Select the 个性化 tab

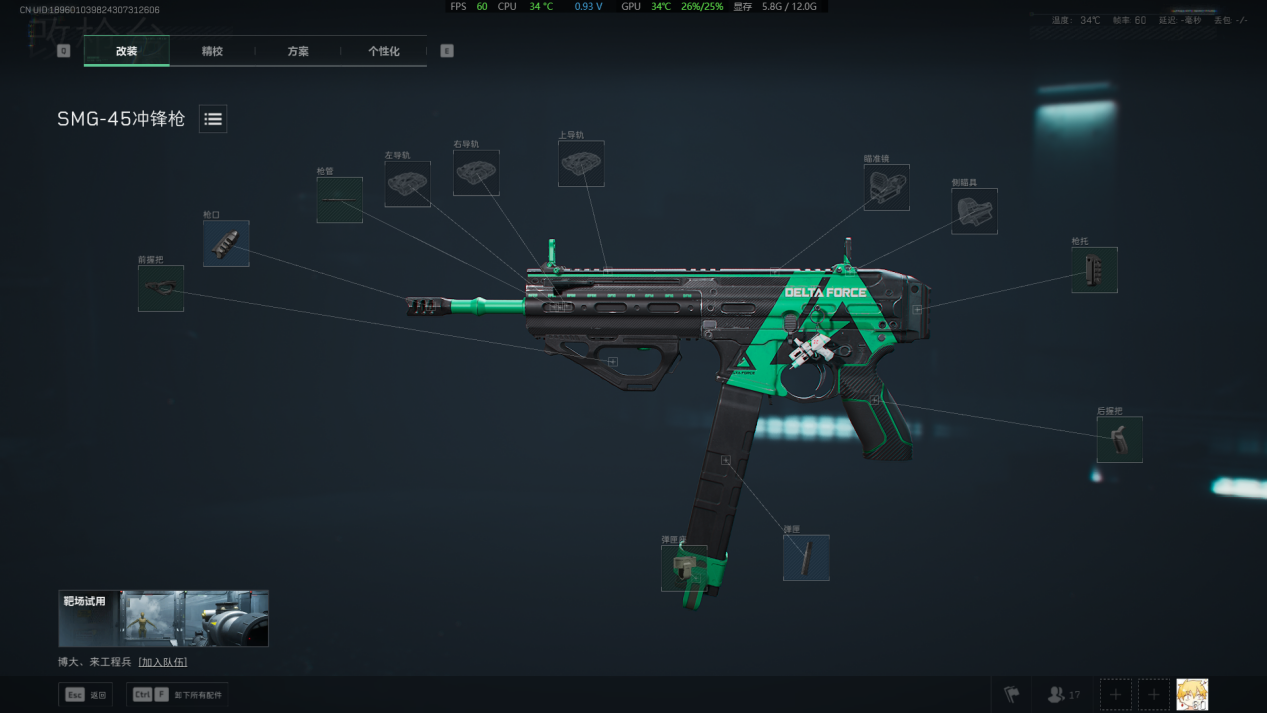pos(384,51)
